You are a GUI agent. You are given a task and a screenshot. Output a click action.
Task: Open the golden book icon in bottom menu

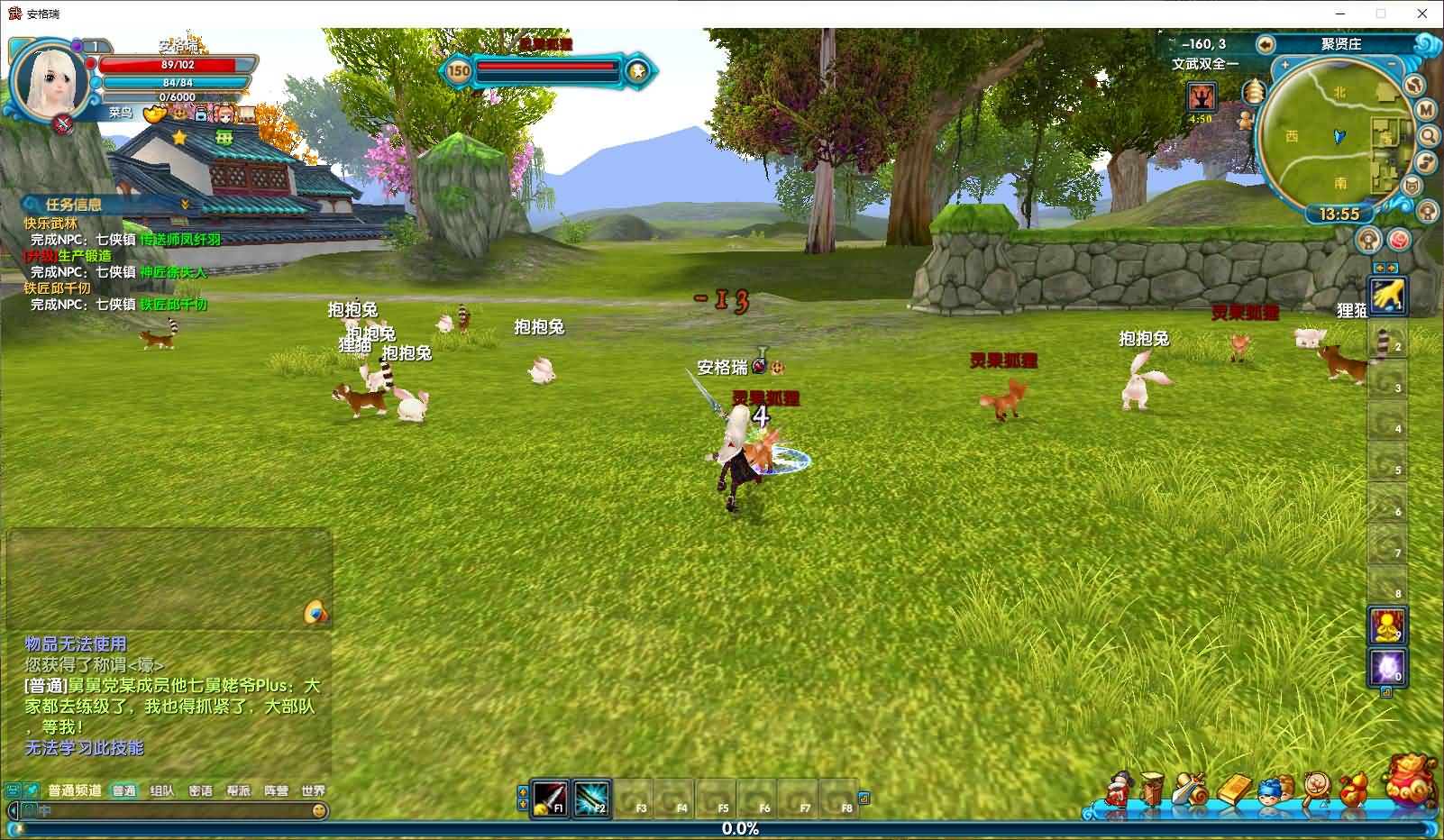pyautogui.click(x=1235, y=790)
